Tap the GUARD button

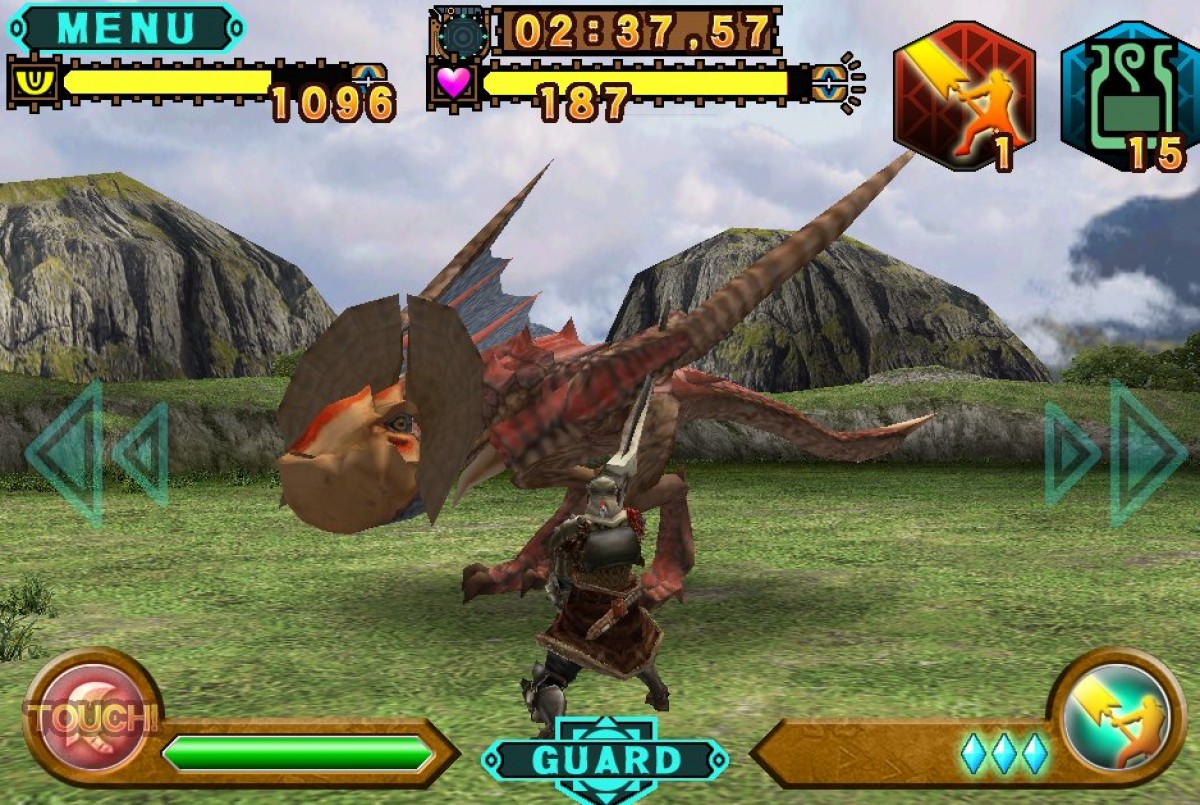click(x=605, y=760)
